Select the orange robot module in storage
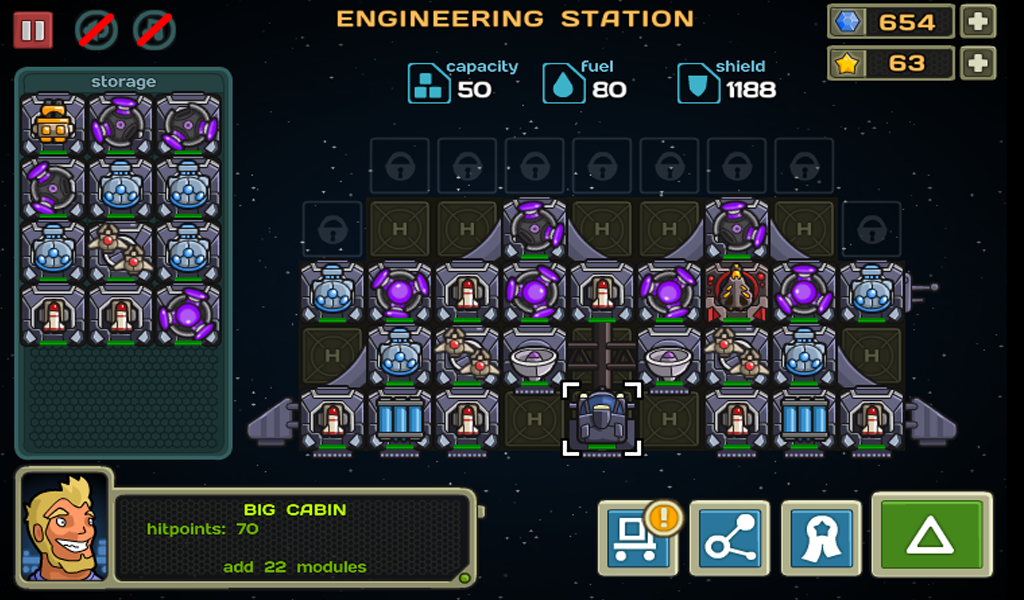The height and width of the screenshot is (600, 1024). click(x=53, y=126)
